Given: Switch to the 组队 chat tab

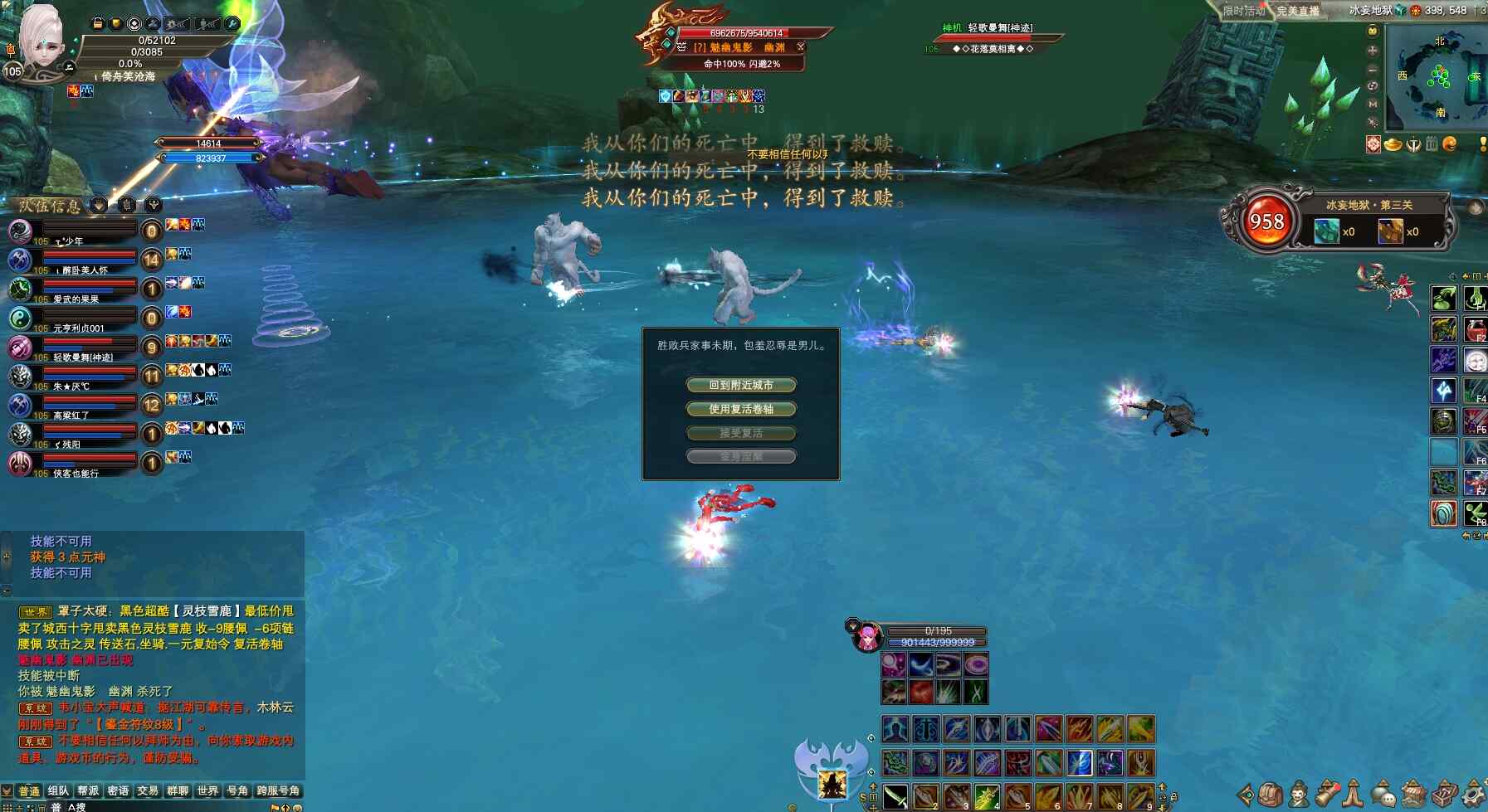Looking at the screenshot, I should click(58, 791).
